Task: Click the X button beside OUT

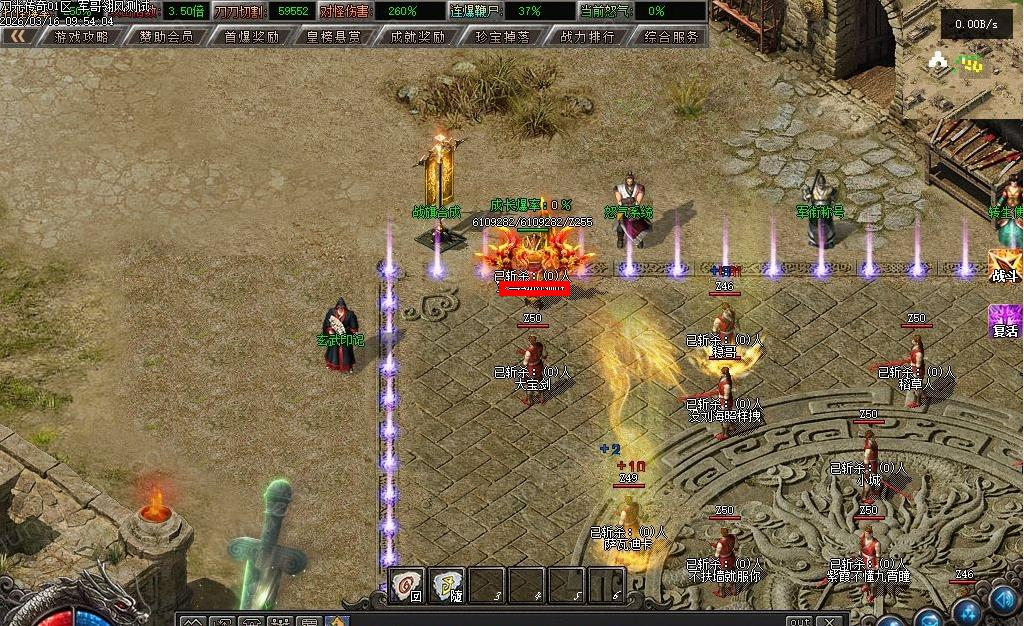Action: pyautogui.click(x=830, y=621)
